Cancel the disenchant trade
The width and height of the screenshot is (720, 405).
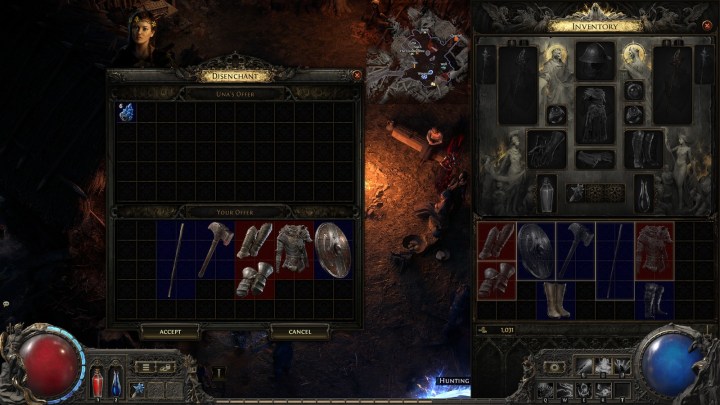pyautogui.click(x=300, y=331)
